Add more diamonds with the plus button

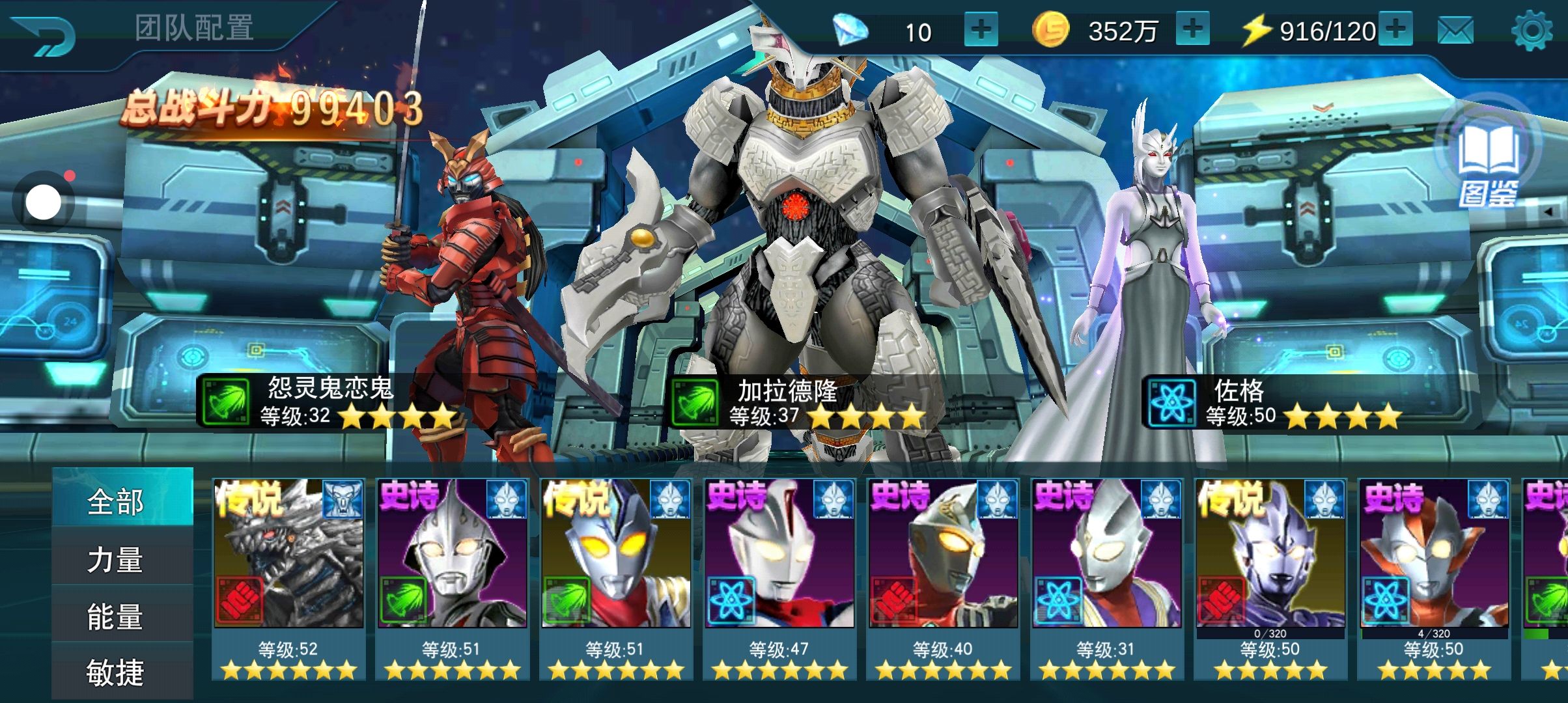pyautogui.click(x=981, y=30)
